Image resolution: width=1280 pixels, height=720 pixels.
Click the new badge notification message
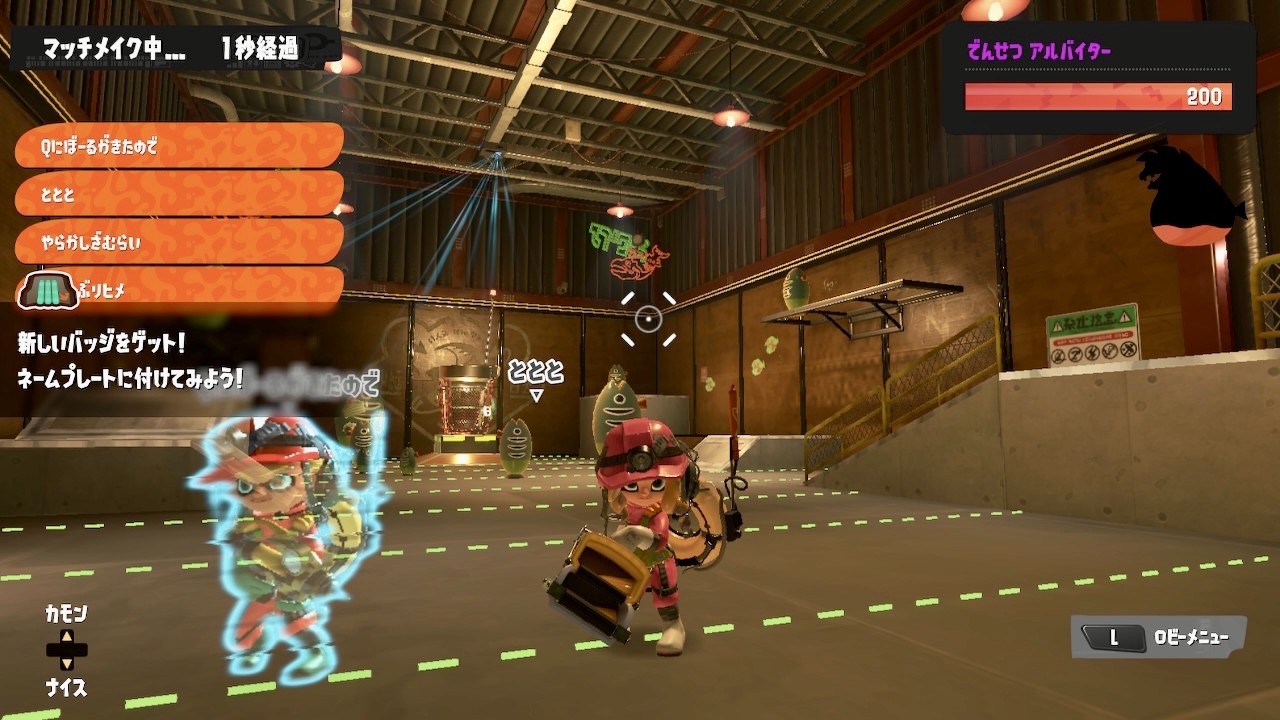point(130,360)
